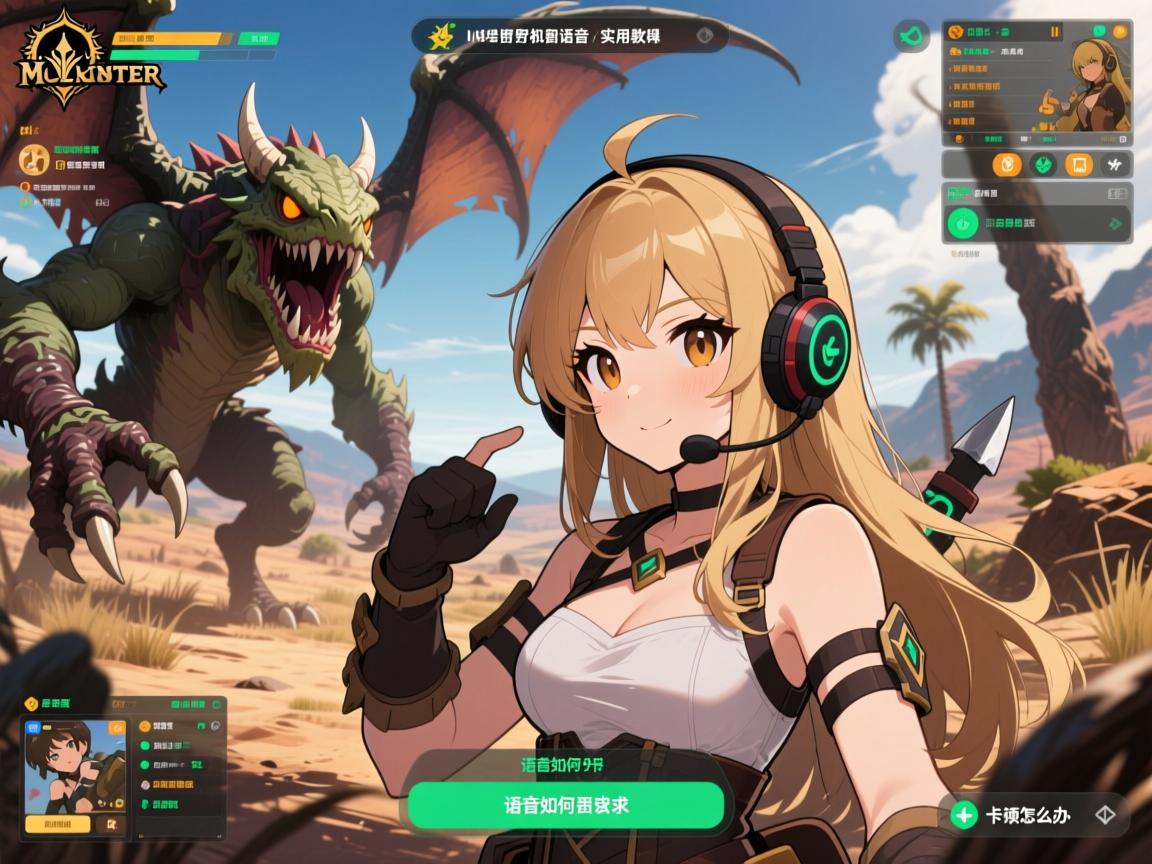
Task: Select the dark green gem icon button
Action: tap(1043, 165)
